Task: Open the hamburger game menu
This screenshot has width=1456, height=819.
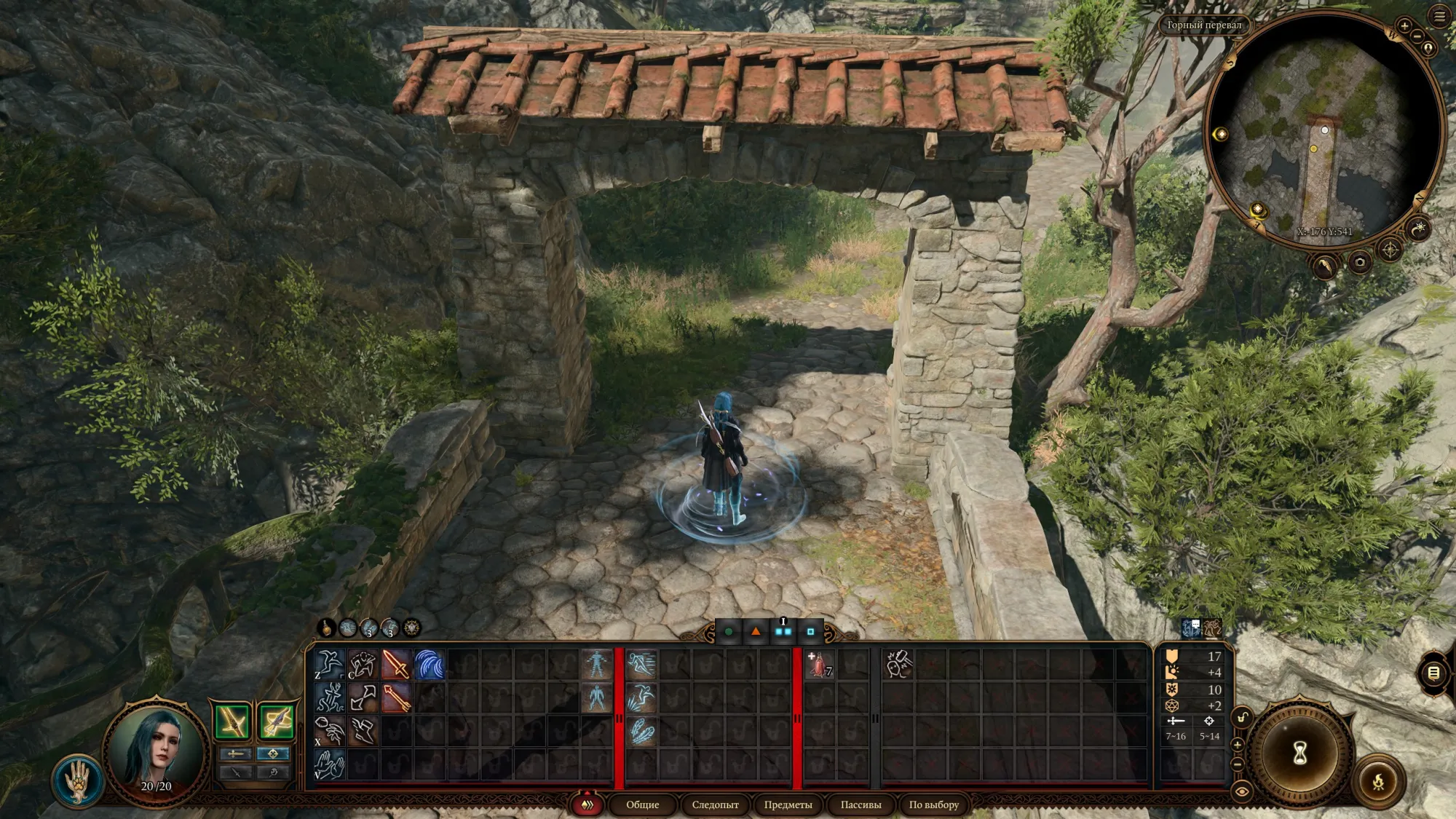Action: 1439,16
